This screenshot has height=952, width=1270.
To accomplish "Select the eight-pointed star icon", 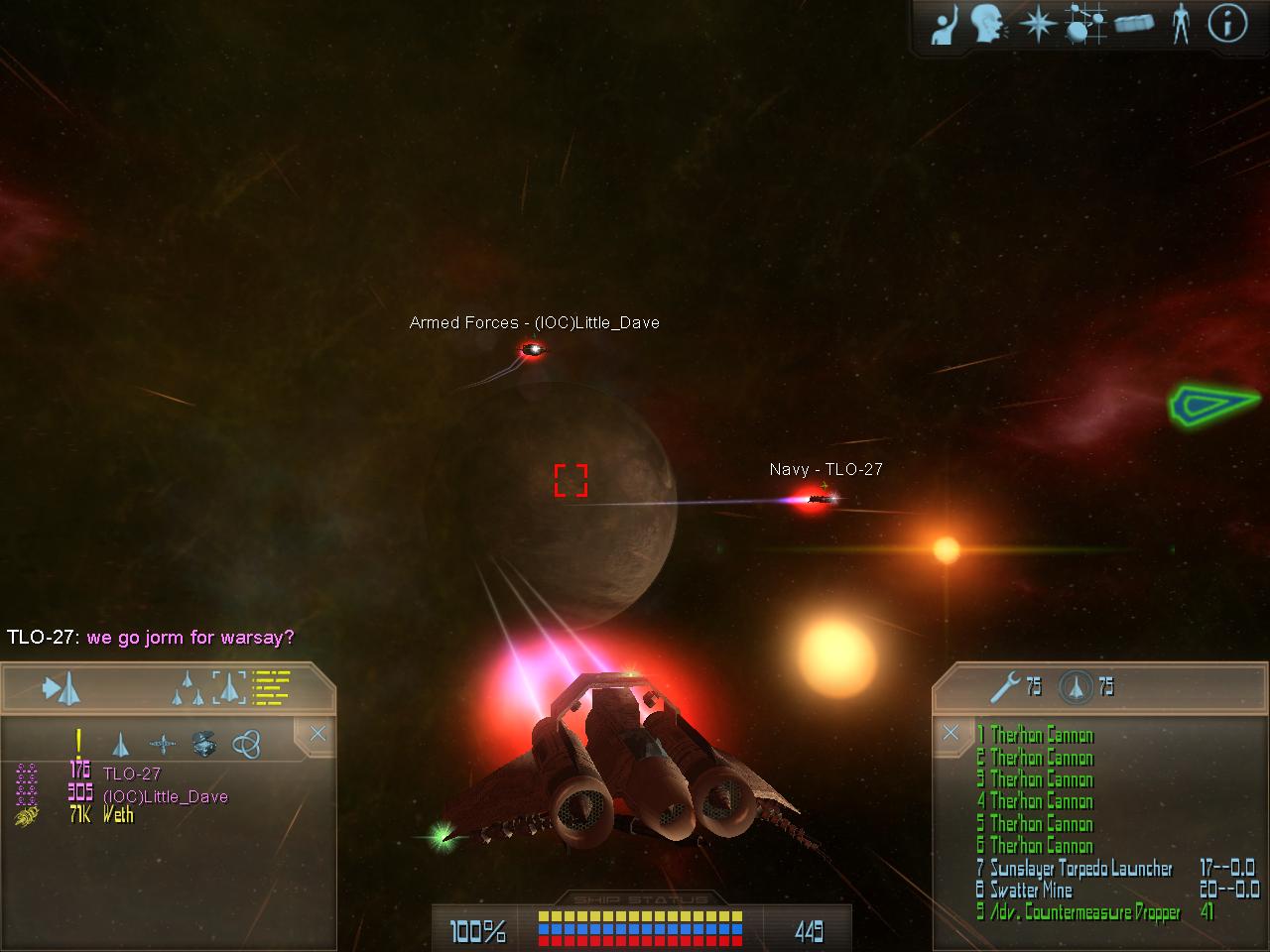I will click(x=1037, y=23).
